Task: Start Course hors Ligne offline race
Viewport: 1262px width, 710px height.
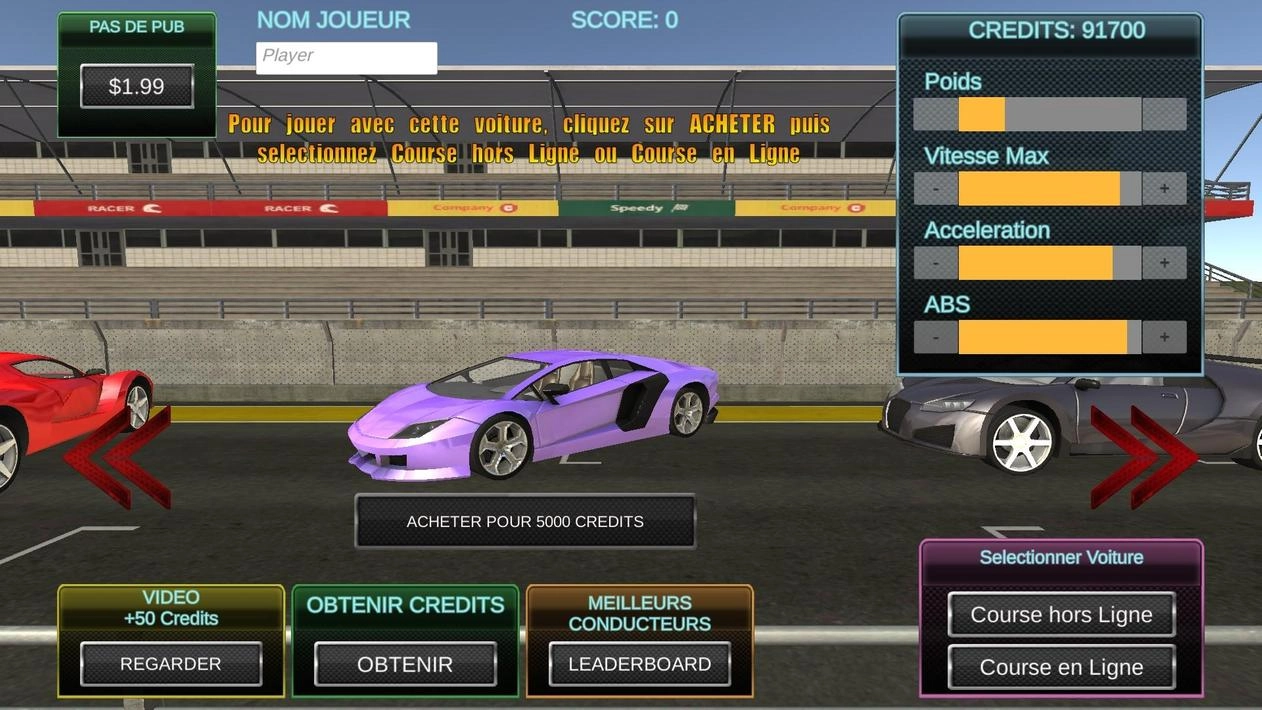Action: tap(1061, 615)
